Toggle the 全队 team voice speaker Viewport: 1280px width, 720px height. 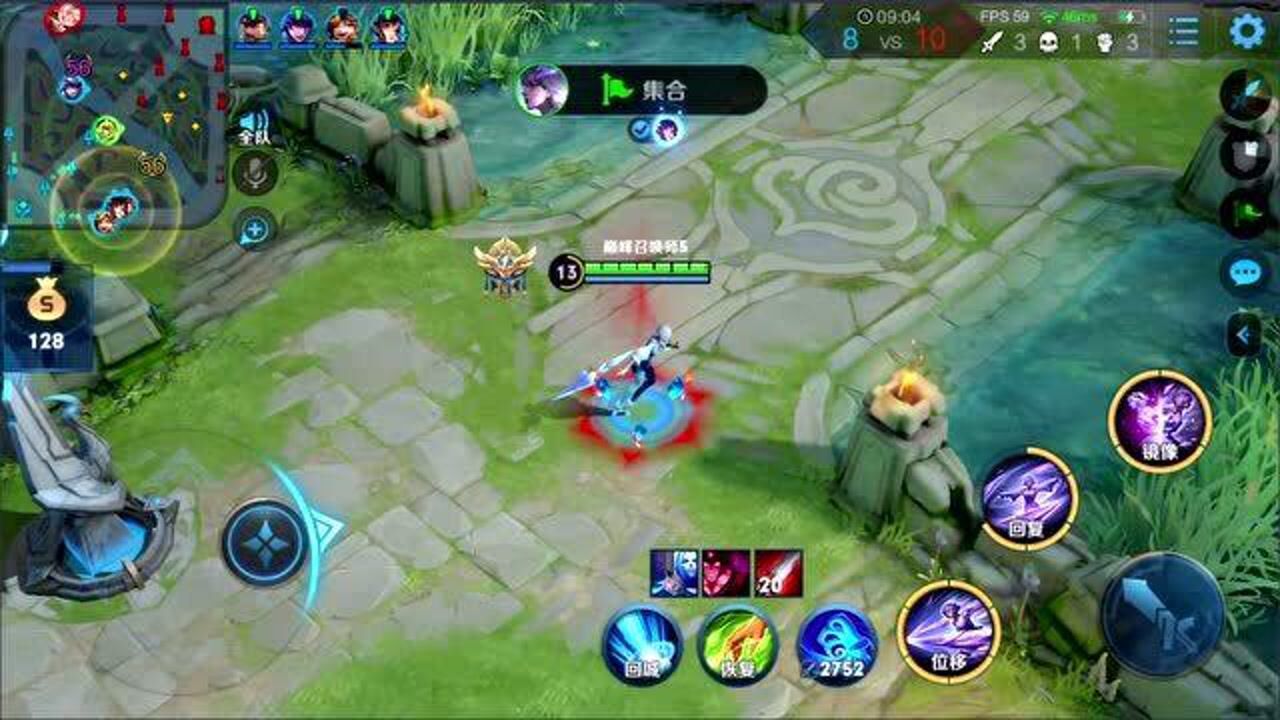click(254, 126)
